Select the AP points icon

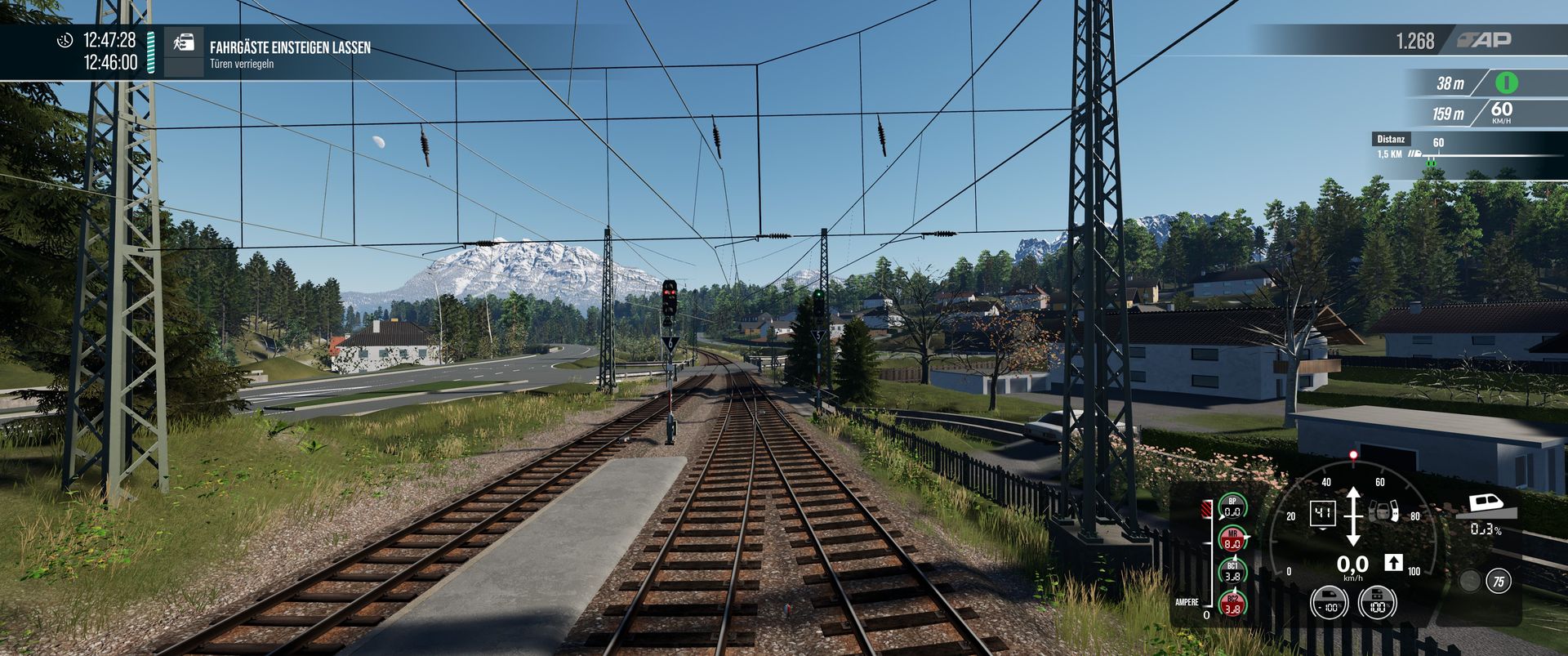tap(1485, 40)
